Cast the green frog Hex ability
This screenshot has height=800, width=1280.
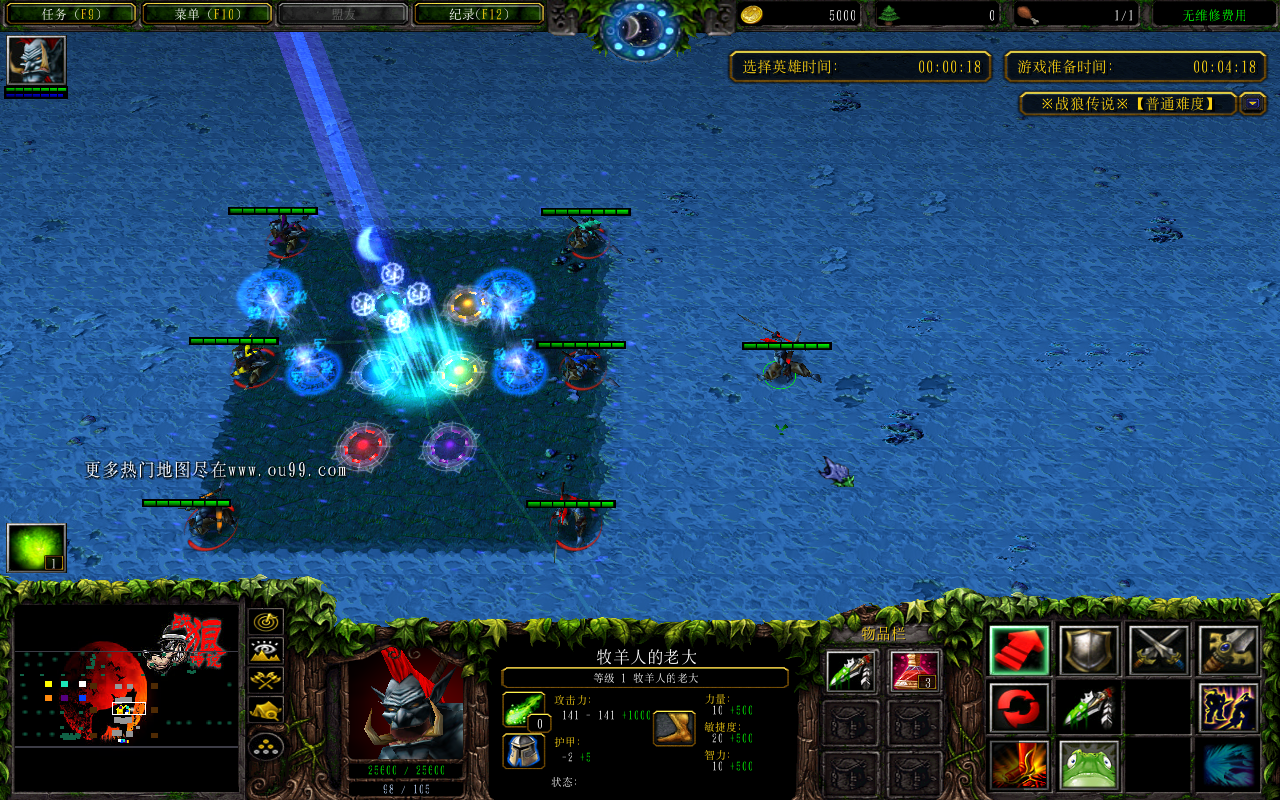1089,765
